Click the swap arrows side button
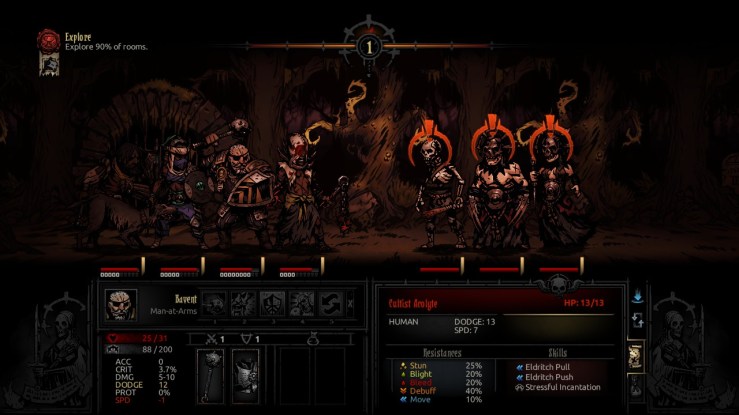Viewport: 739px width, 415px height. tap(638, 321)
